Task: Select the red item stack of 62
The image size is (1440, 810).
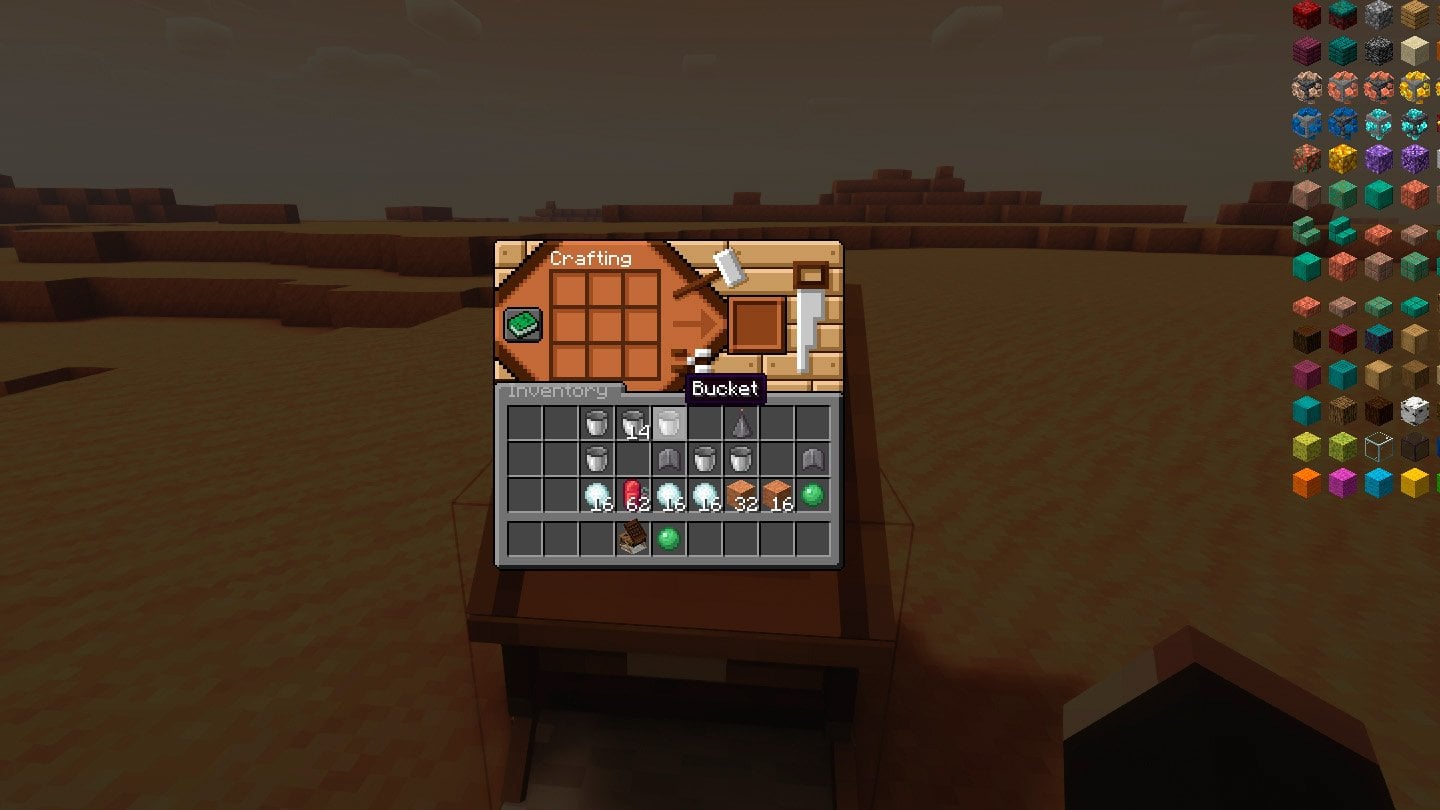Action: pos(633,495)
